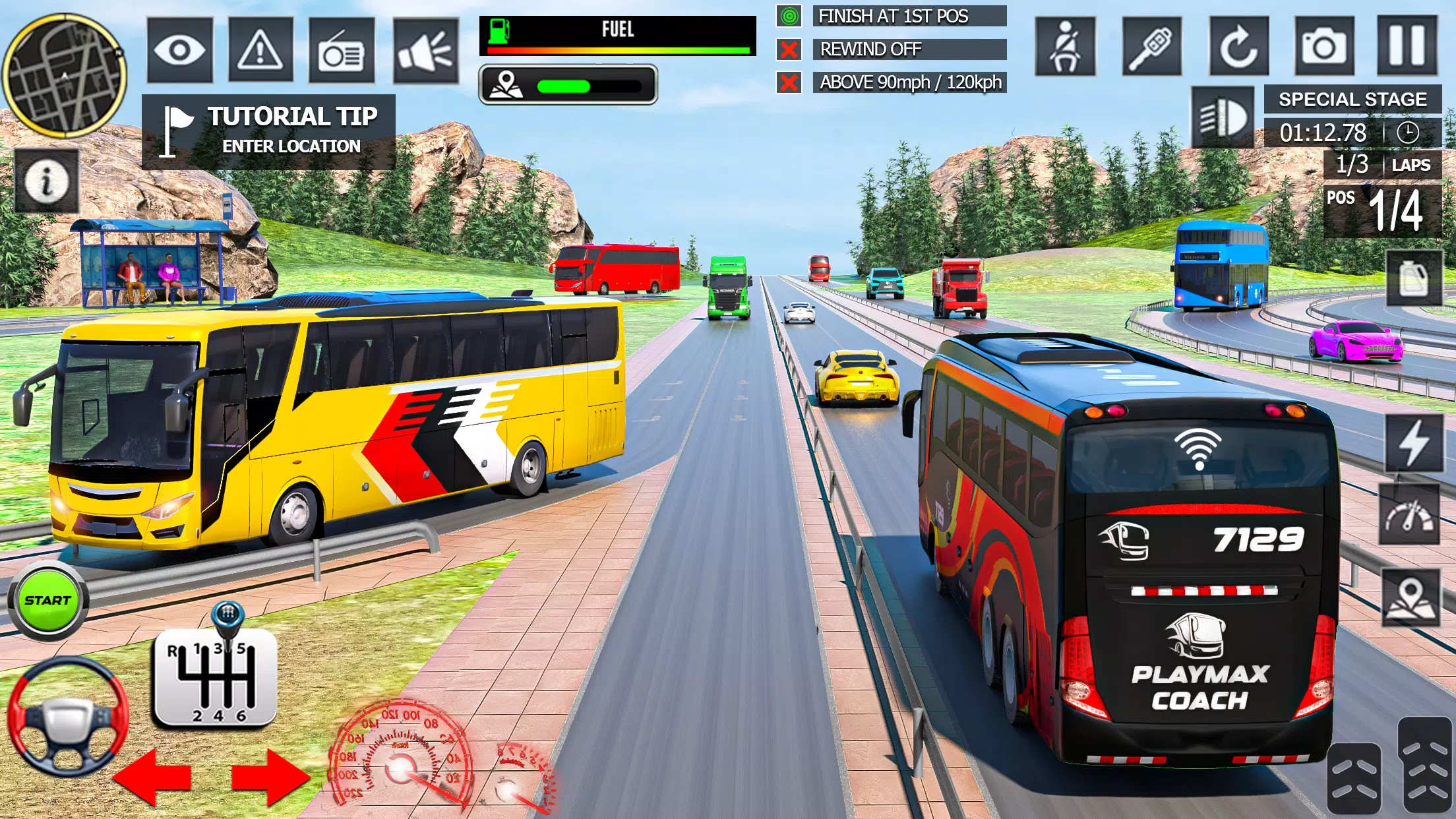1456x819 pixels.
Task: Sound the horn megaphone button
Action: [x=425, y=51]
